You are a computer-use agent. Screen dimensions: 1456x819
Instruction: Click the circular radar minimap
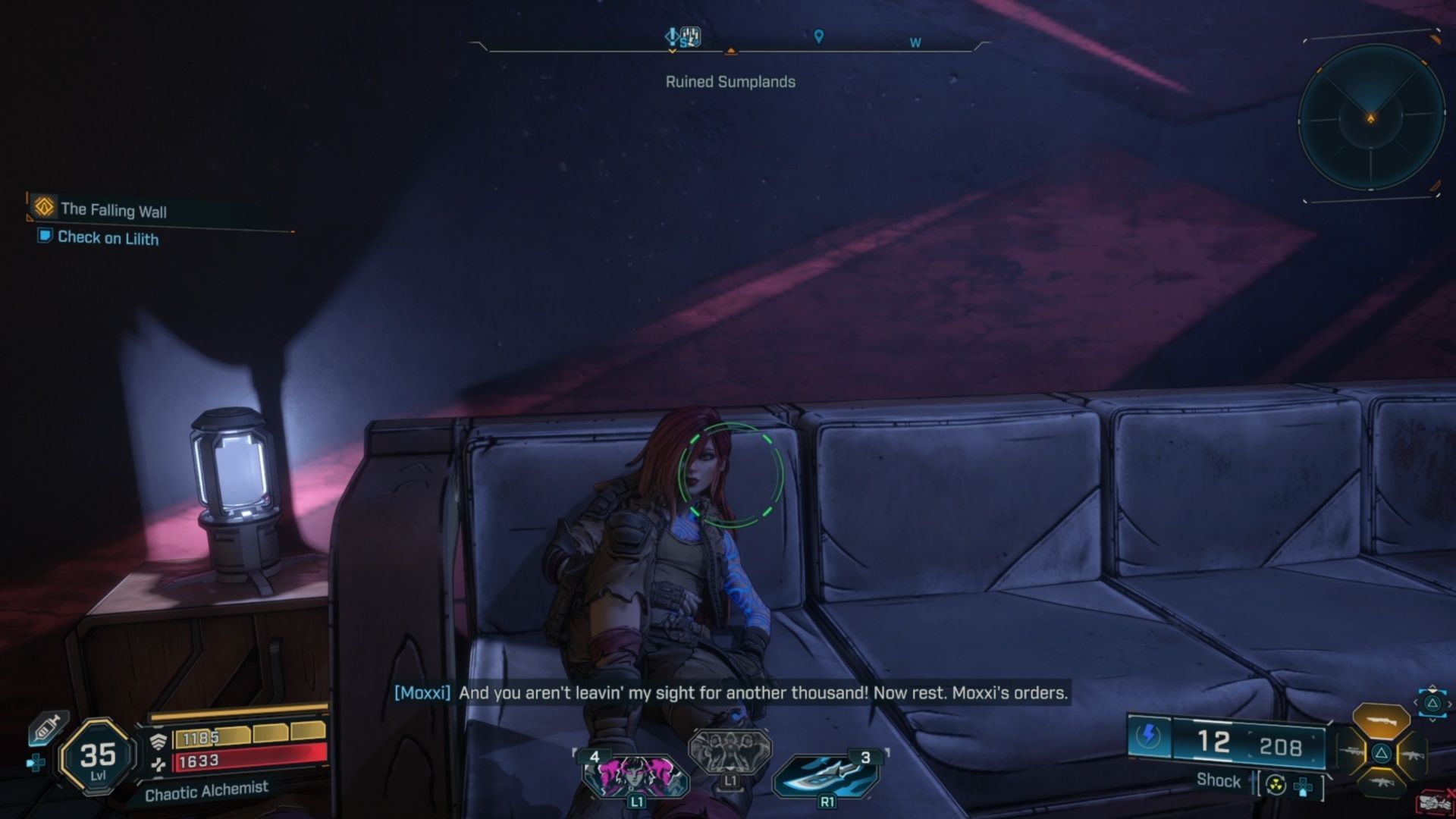(x=1370, y=118)
